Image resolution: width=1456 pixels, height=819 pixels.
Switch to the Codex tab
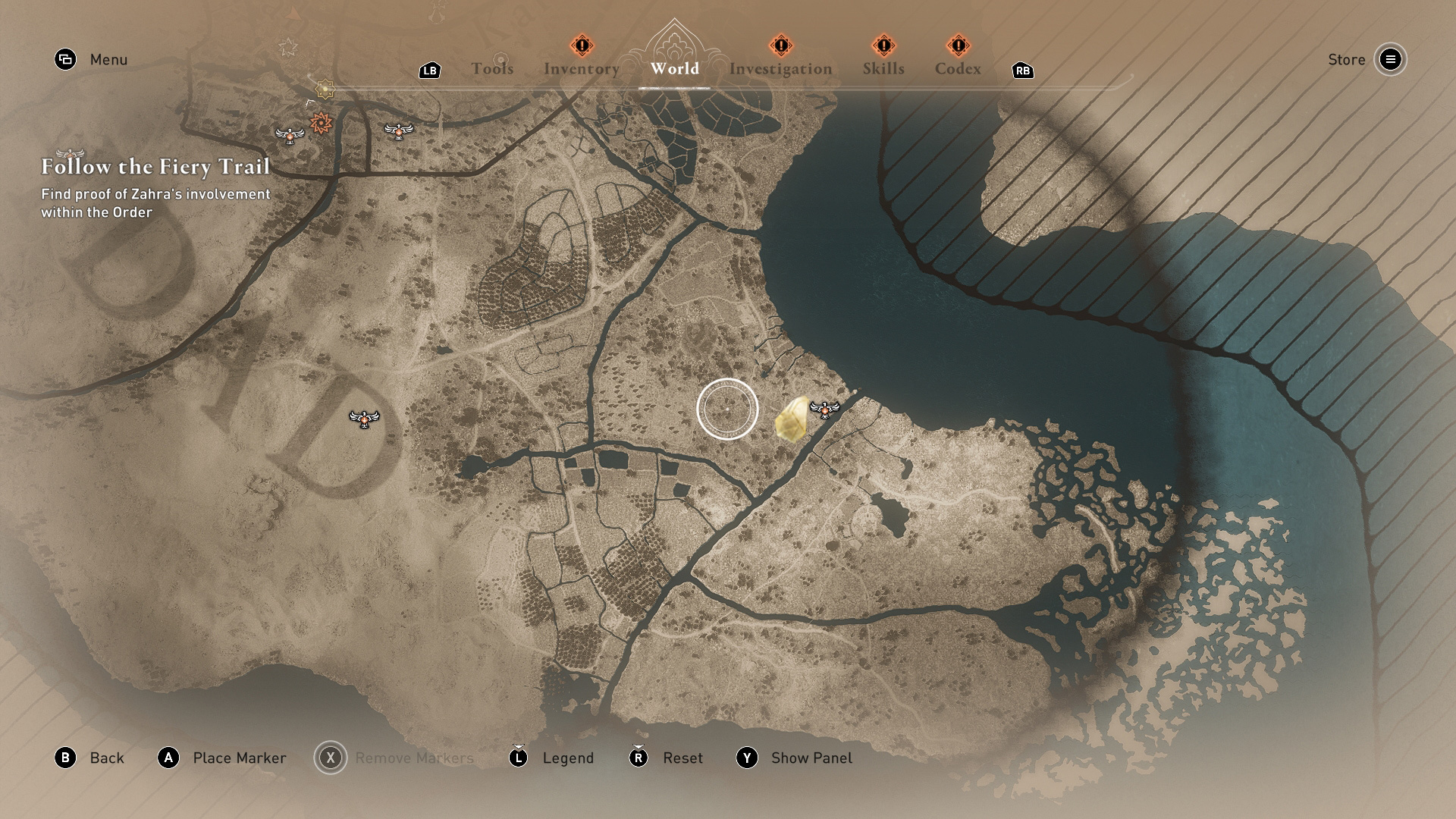point(958,69)
